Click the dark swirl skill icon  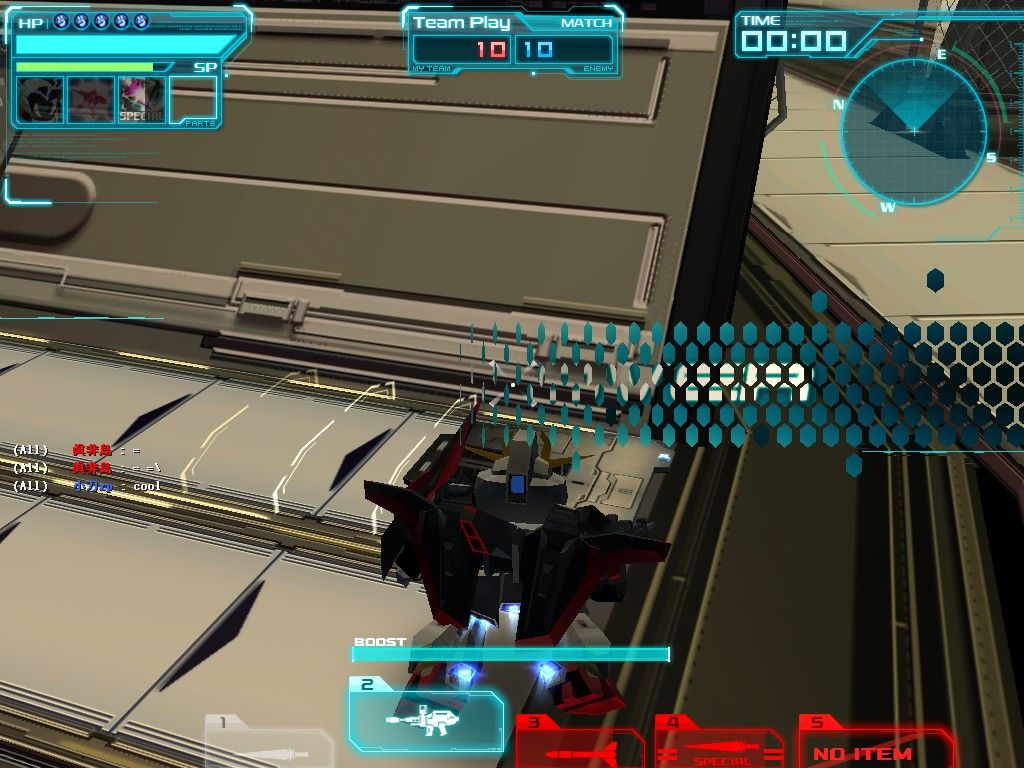(x=40, y=100)
